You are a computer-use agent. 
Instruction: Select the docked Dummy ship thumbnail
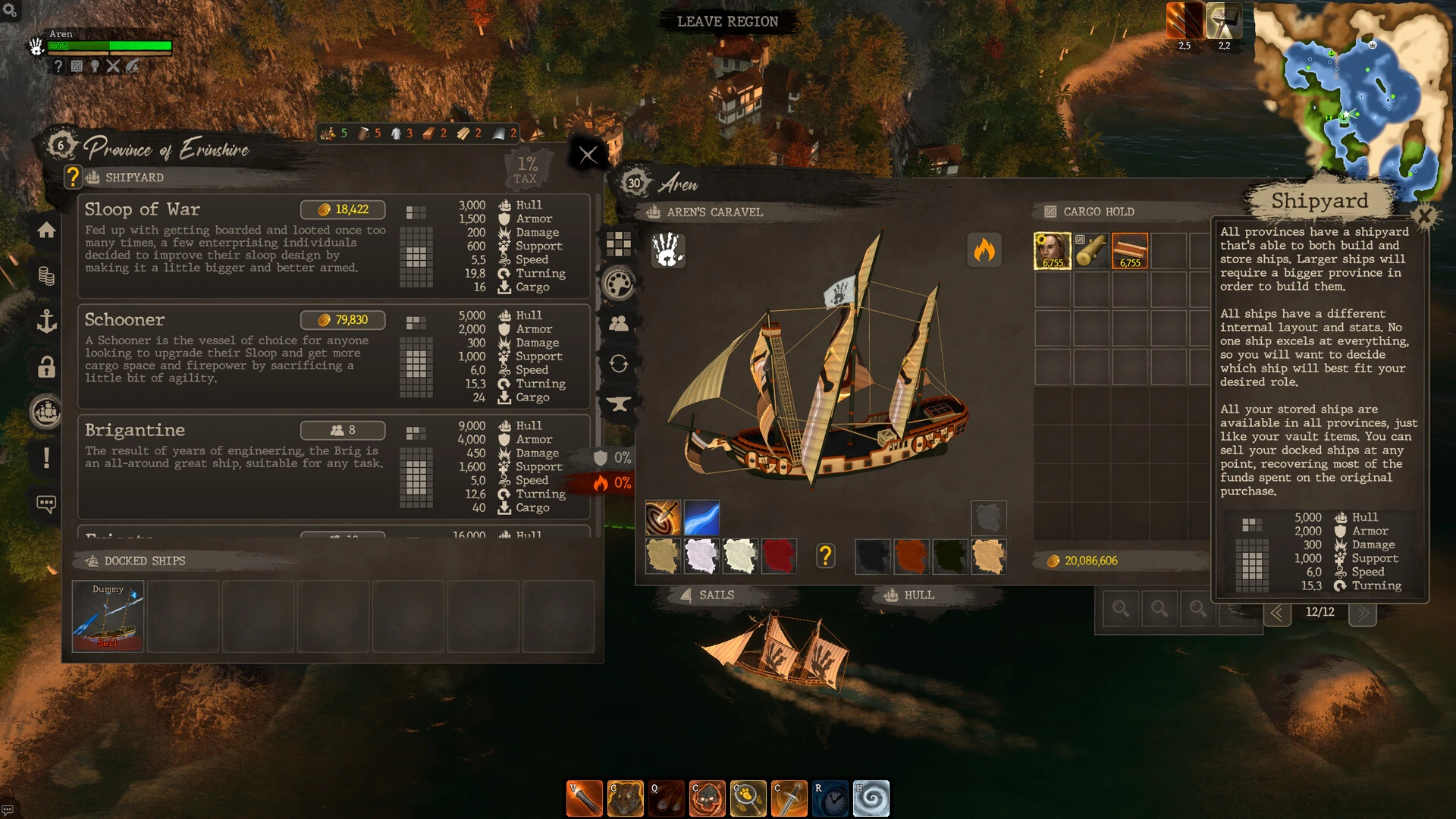[x=108, y=616]
